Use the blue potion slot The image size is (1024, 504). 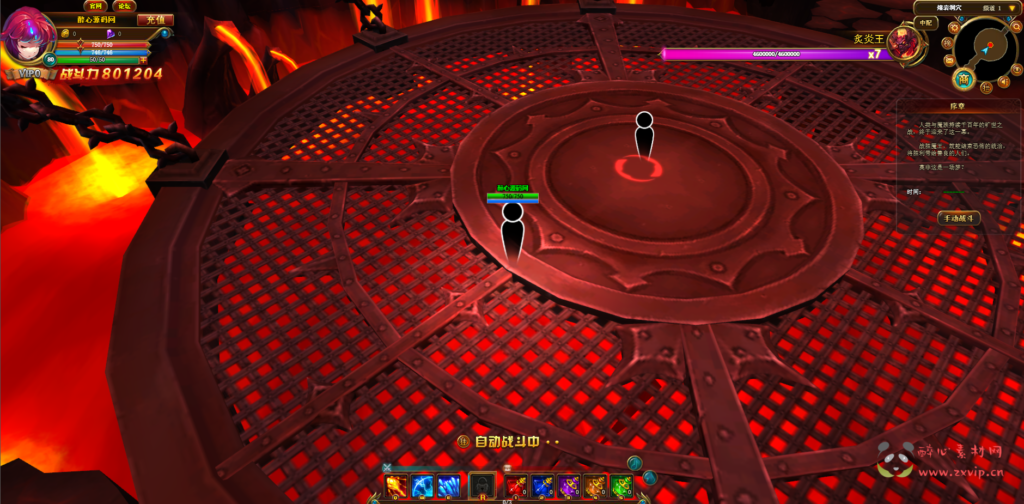click(x=543, y=486)
